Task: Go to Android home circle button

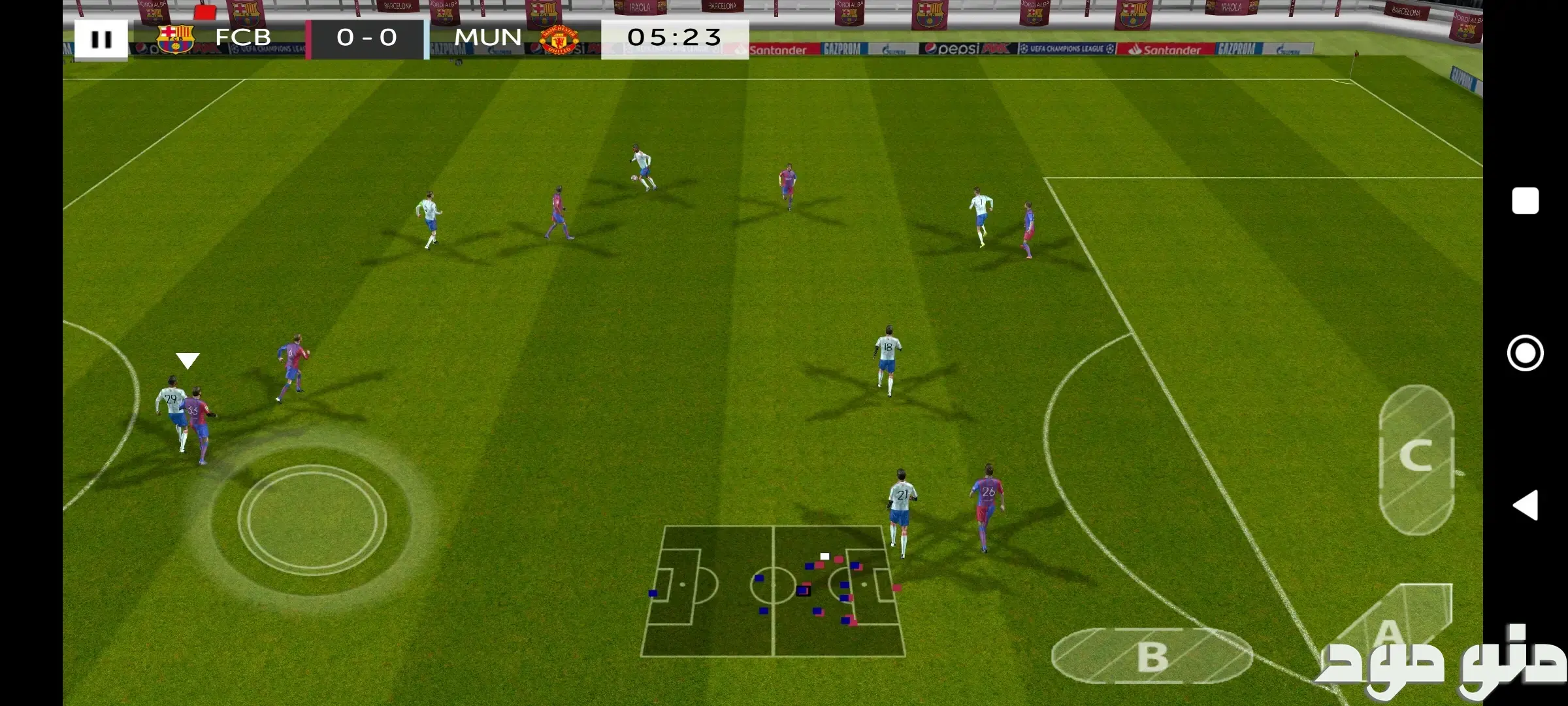Action: tap(1525, 353)
